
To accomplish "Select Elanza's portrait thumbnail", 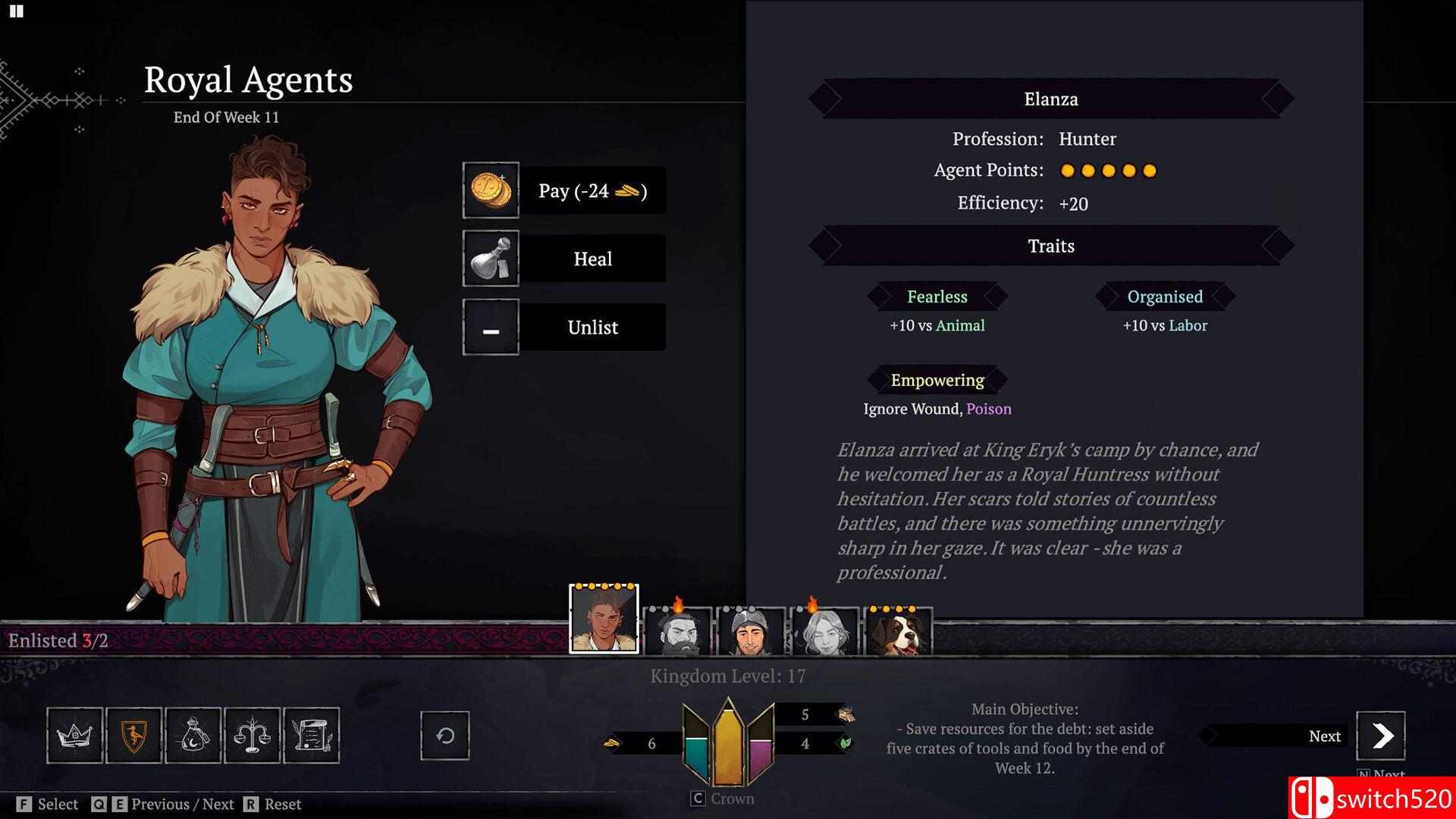I will 604,620.
